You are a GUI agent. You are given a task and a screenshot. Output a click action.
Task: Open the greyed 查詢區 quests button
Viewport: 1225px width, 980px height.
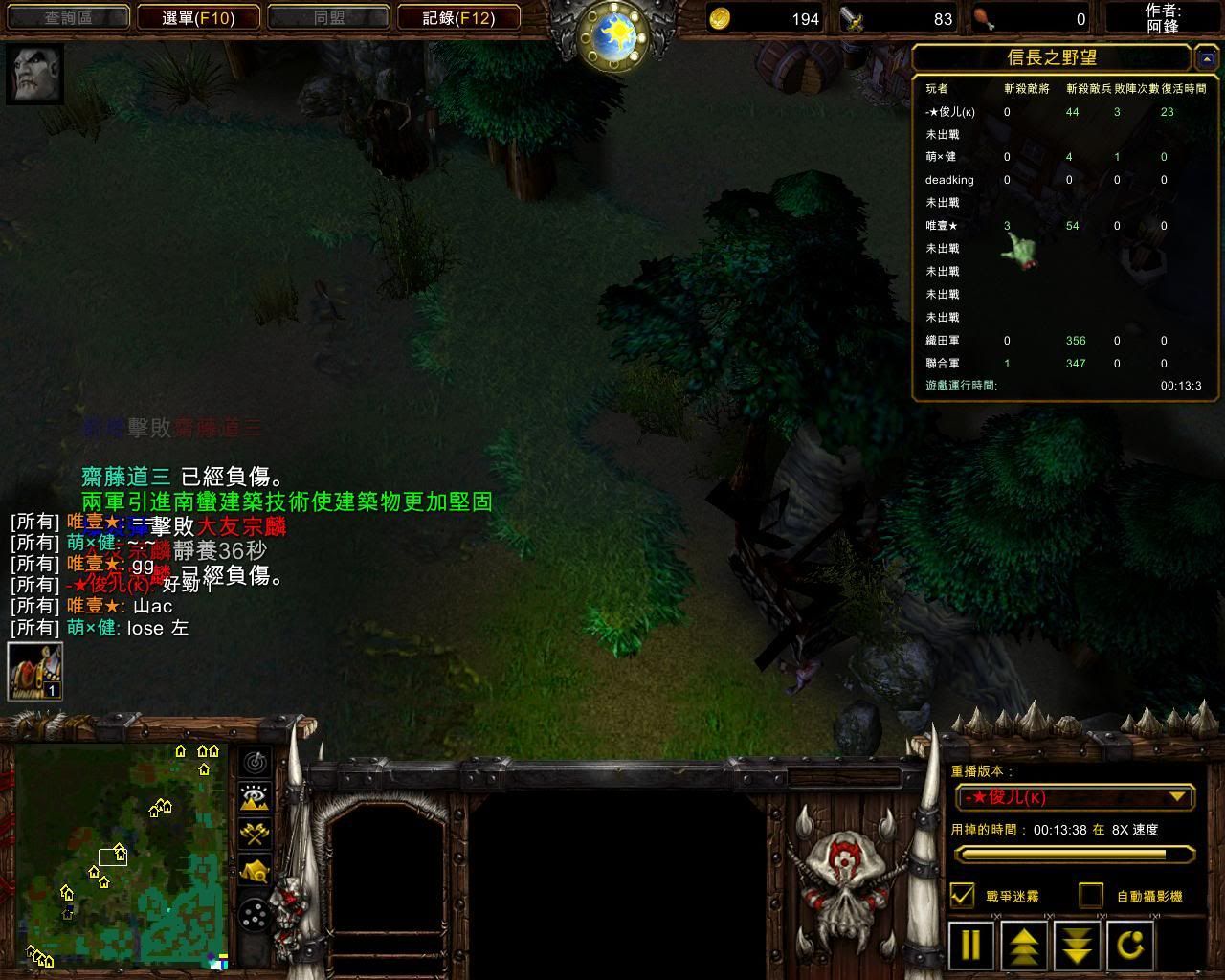(66, 18)
